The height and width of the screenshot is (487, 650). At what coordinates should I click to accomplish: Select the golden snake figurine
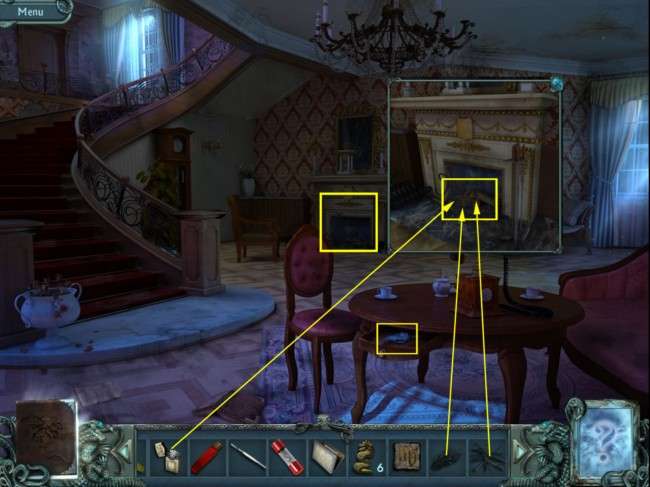tap(364, 456)
